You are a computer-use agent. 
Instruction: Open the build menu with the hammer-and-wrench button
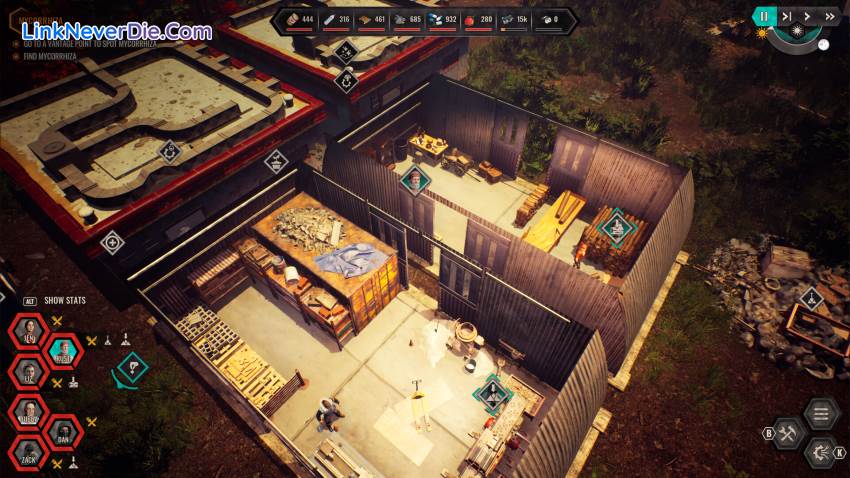tap(788, 433)
